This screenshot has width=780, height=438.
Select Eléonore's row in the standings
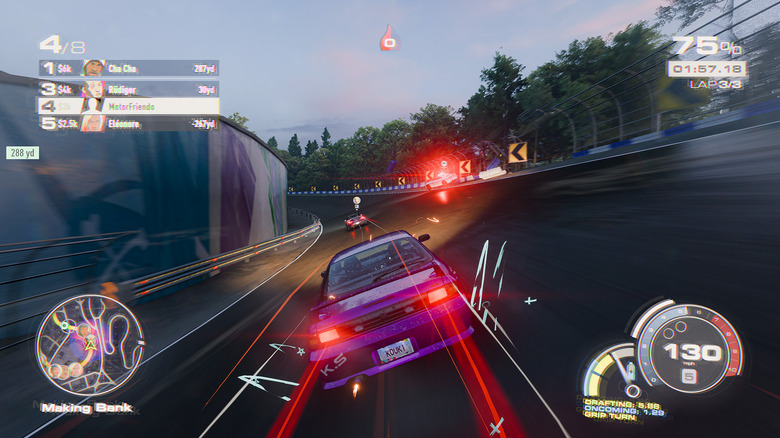(x=128, y=123)
